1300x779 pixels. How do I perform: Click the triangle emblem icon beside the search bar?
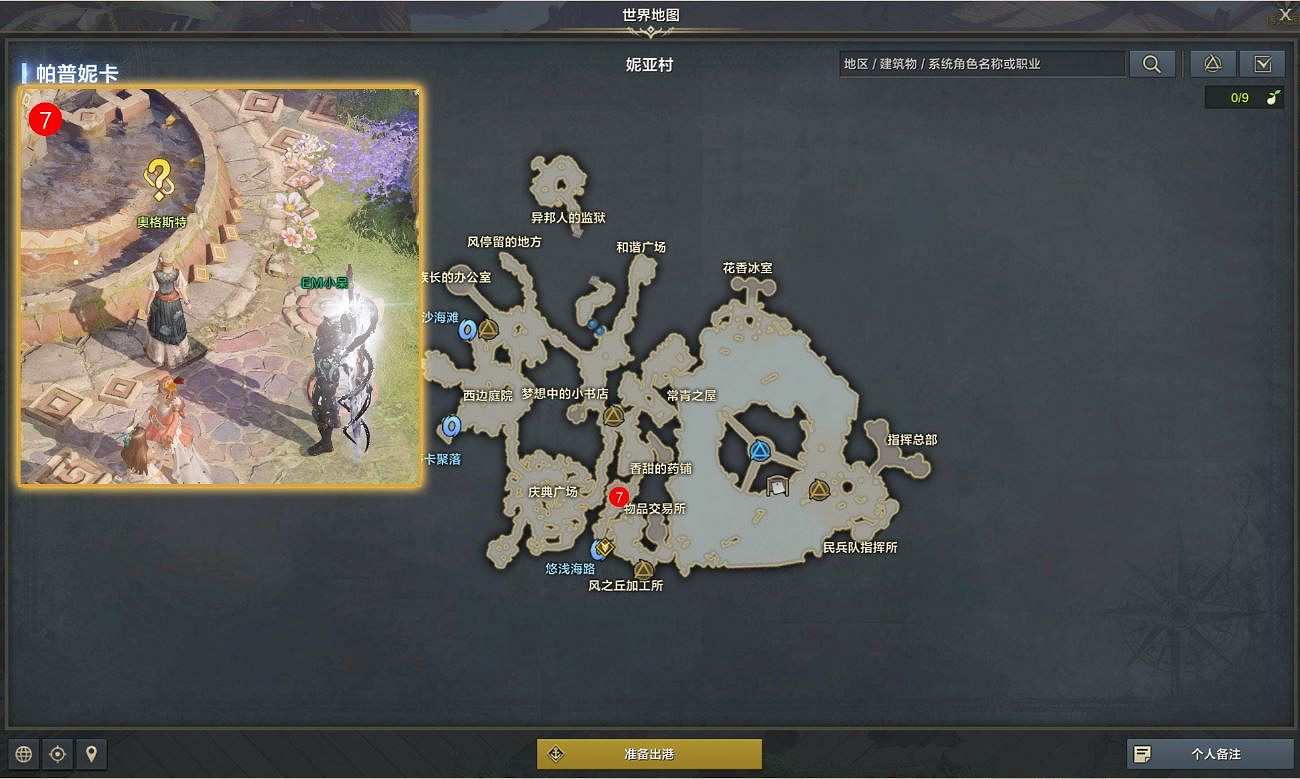(1210, 63)
